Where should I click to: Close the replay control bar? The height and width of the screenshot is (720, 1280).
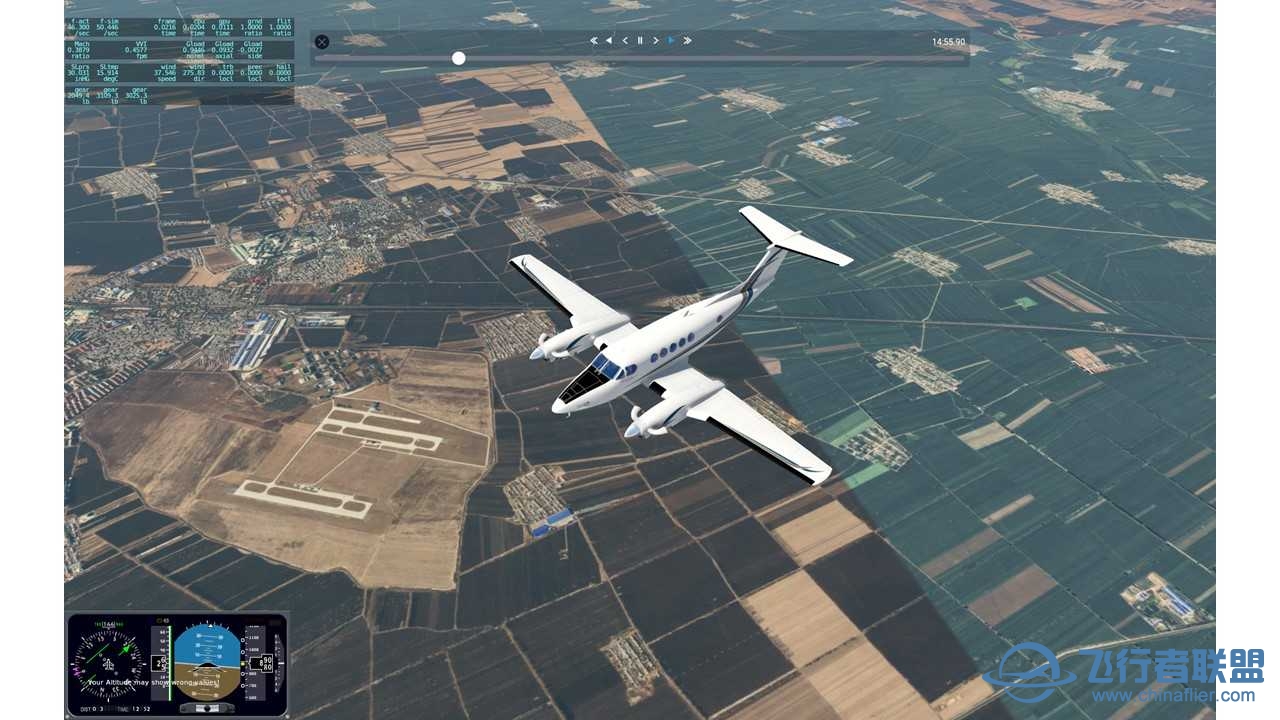(321, 41)
